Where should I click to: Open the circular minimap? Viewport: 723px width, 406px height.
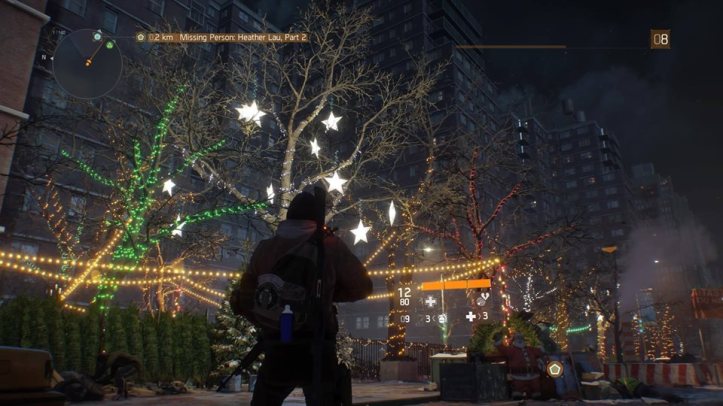pyautogui.click(x=87, y=62)
